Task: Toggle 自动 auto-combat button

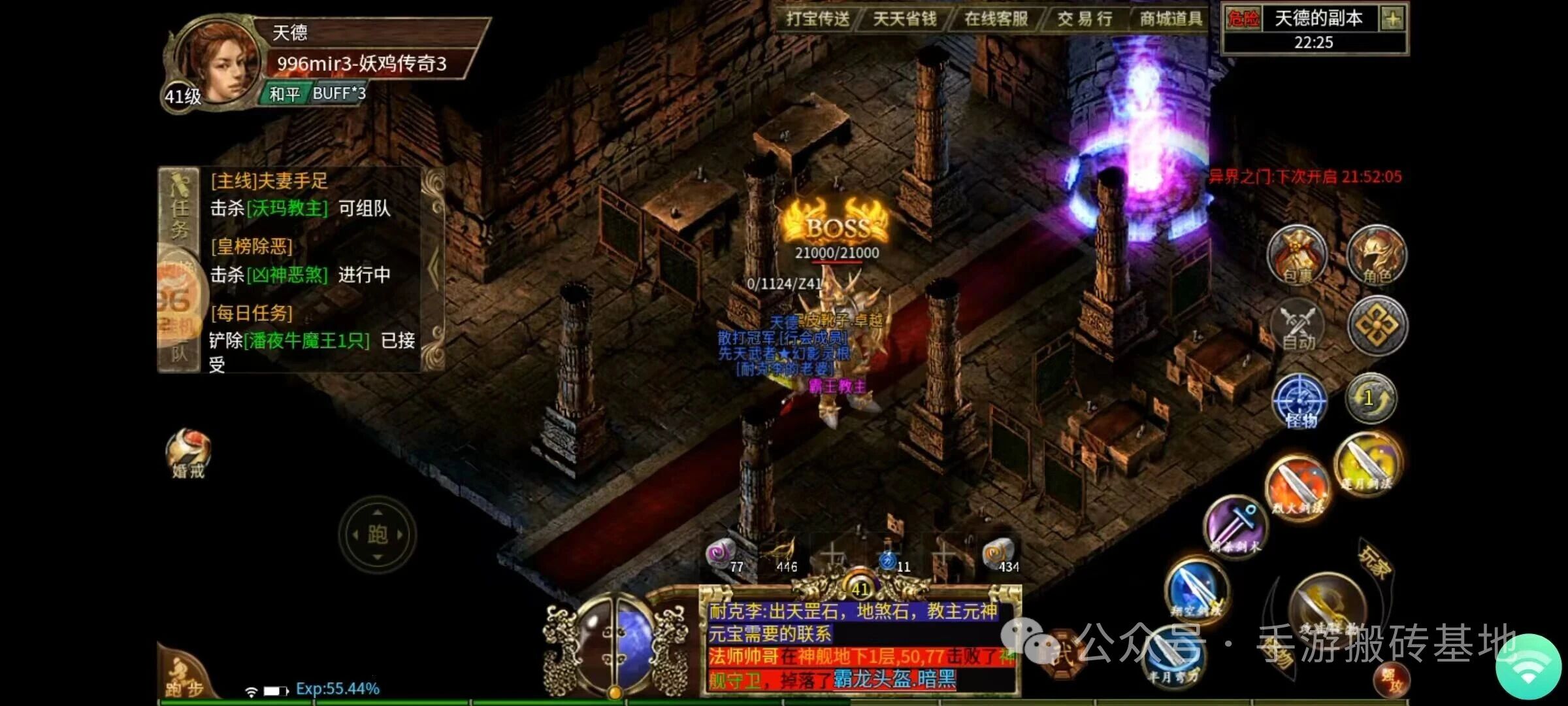Action: (1298, 328)
